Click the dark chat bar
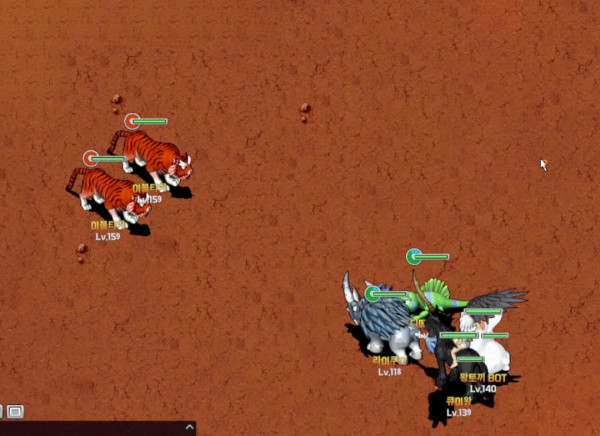 pyautogui.click(x=90, y=429)
